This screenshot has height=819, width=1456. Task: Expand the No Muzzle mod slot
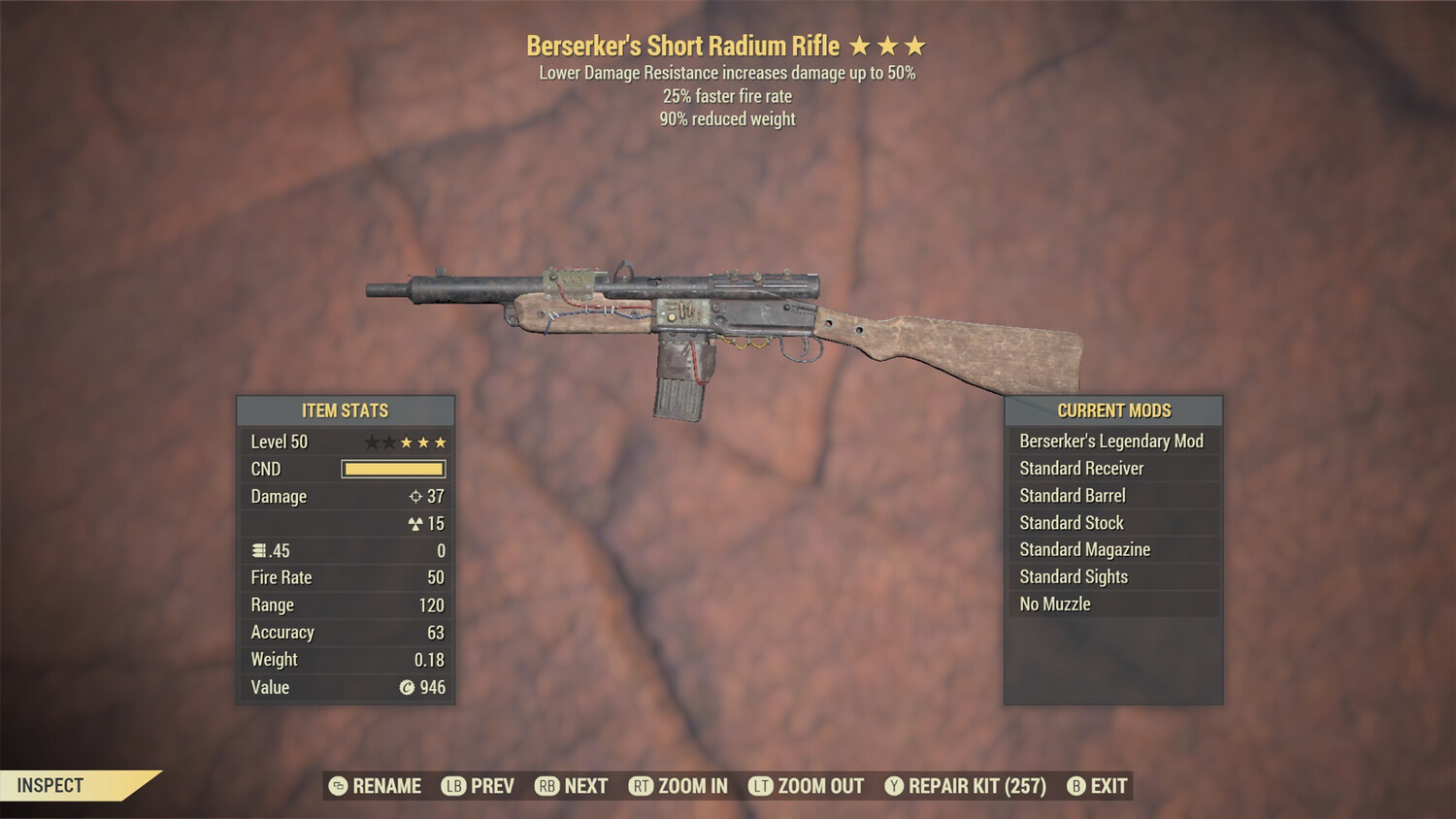tap(1113, 604)
